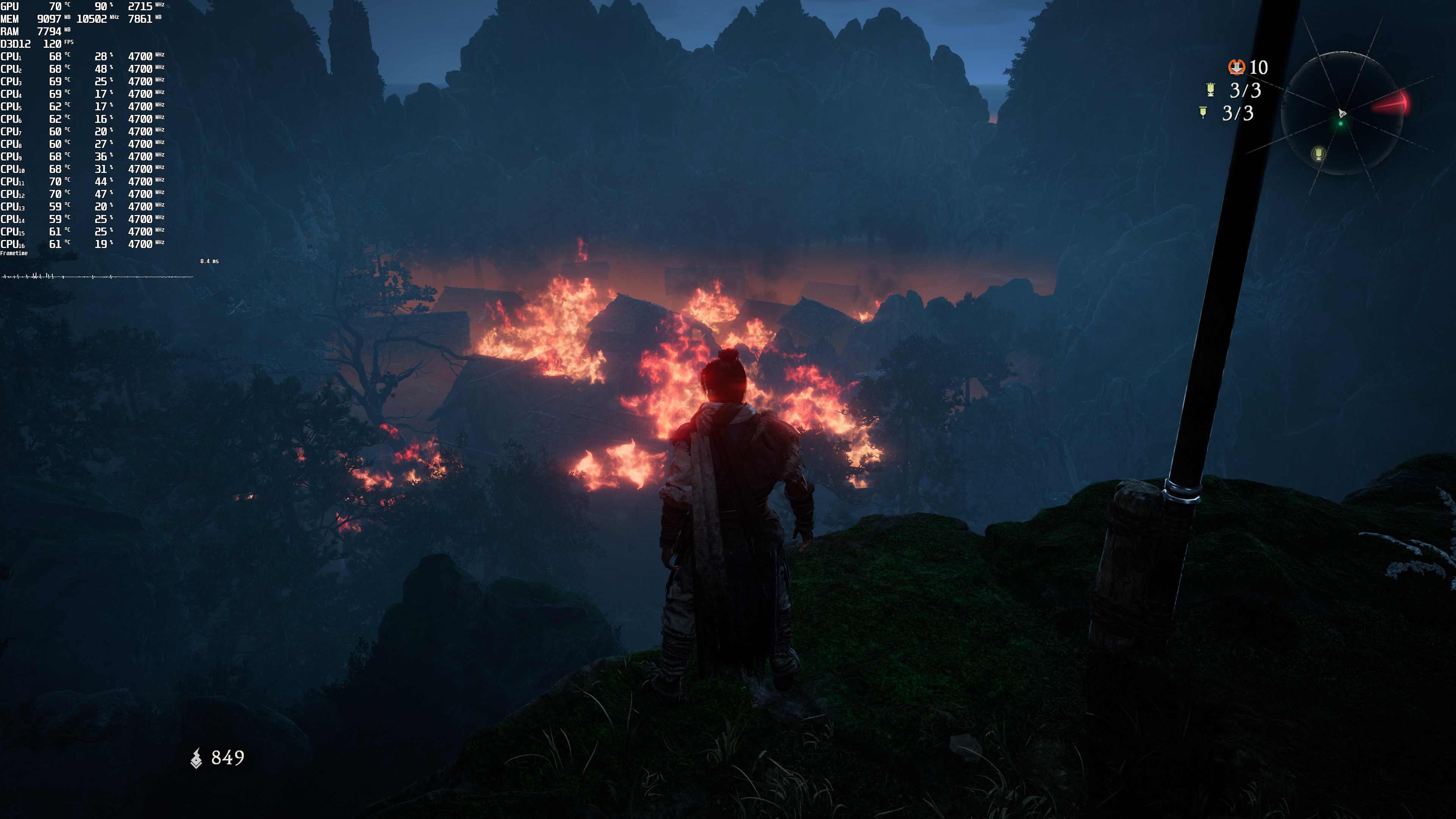Select the battle flag marker on the minimap
Screen dimensions: 1456x819
coord(1318,153)
